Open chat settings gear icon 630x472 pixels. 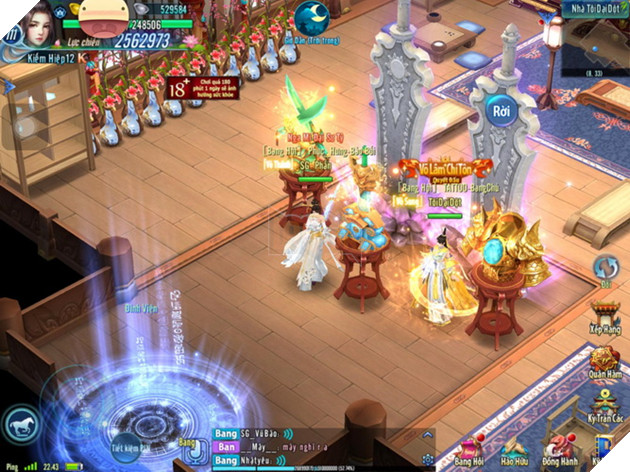click(x=428, y=458)
